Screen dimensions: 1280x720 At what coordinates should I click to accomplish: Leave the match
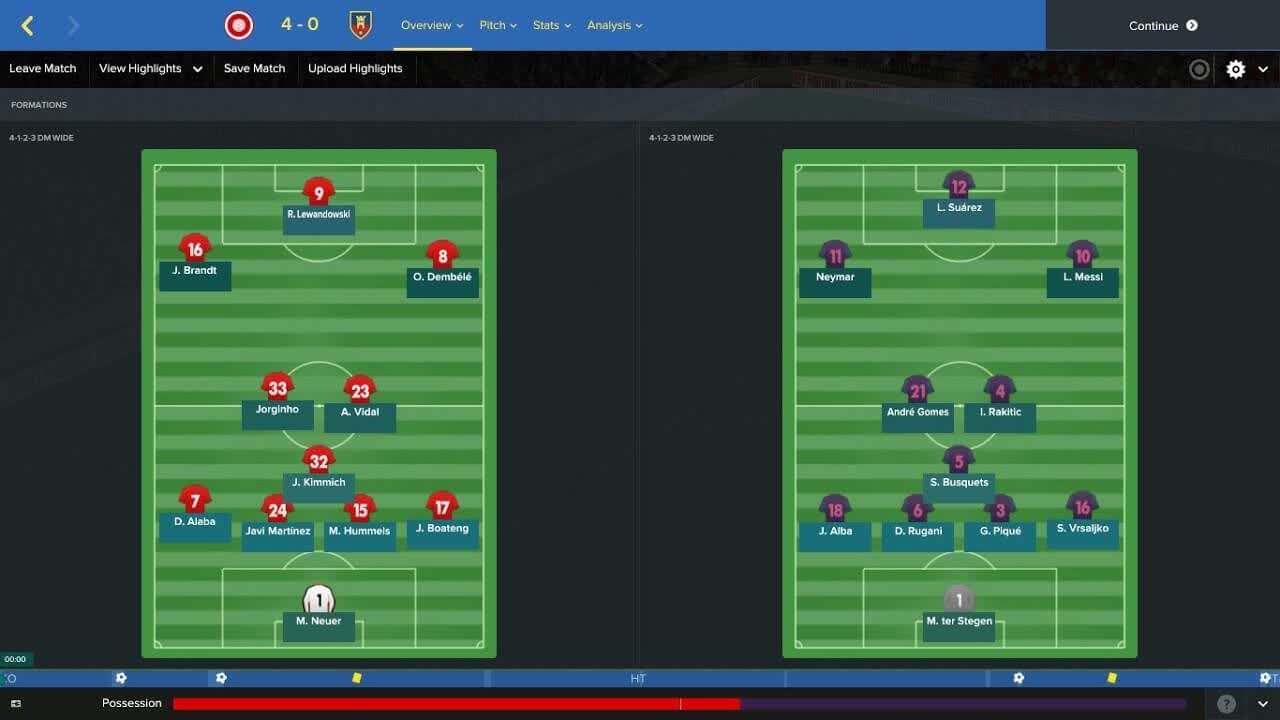(x=43, y=69)
